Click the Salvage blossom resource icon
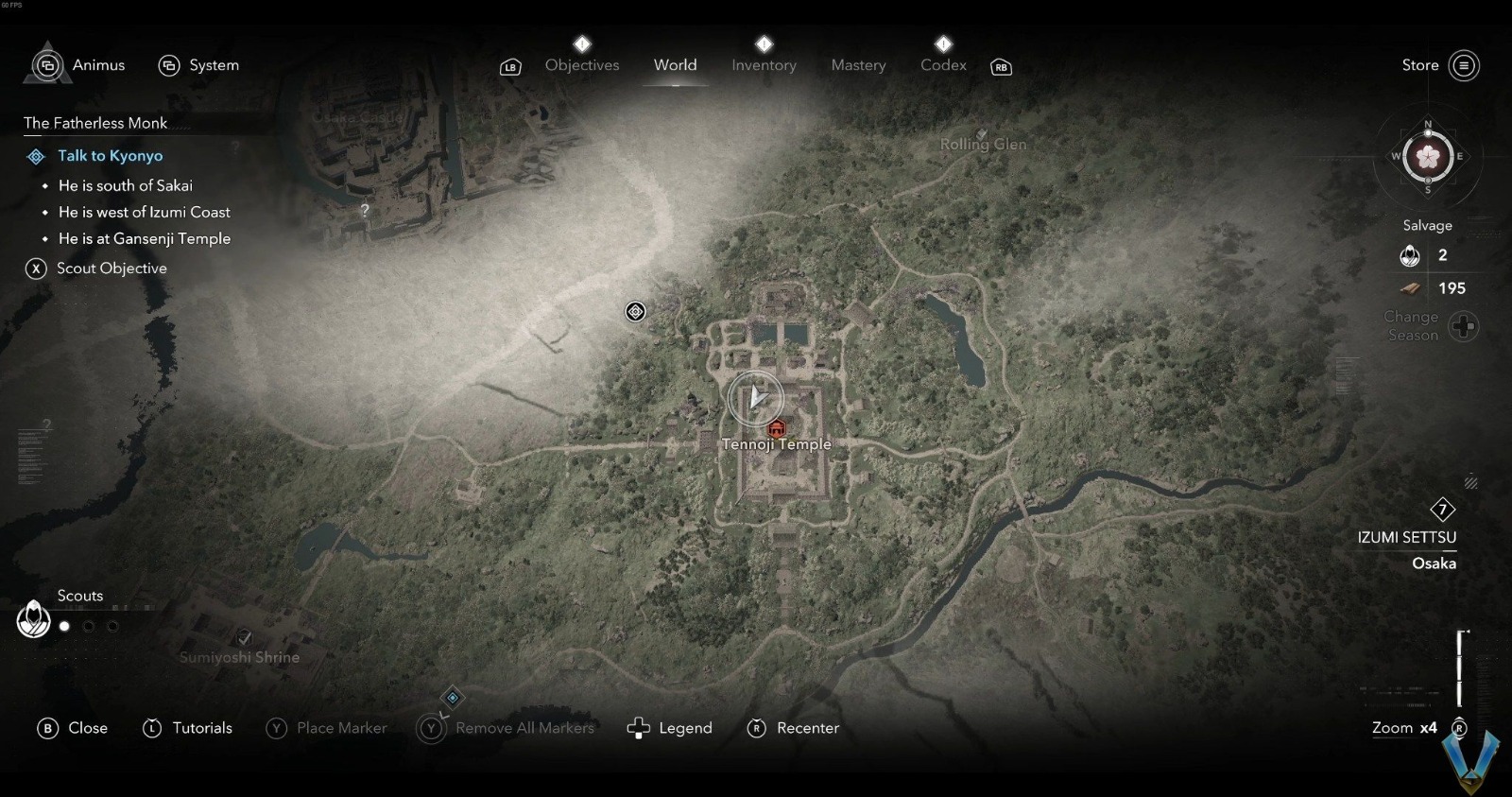 click(x=1410, y=255)
